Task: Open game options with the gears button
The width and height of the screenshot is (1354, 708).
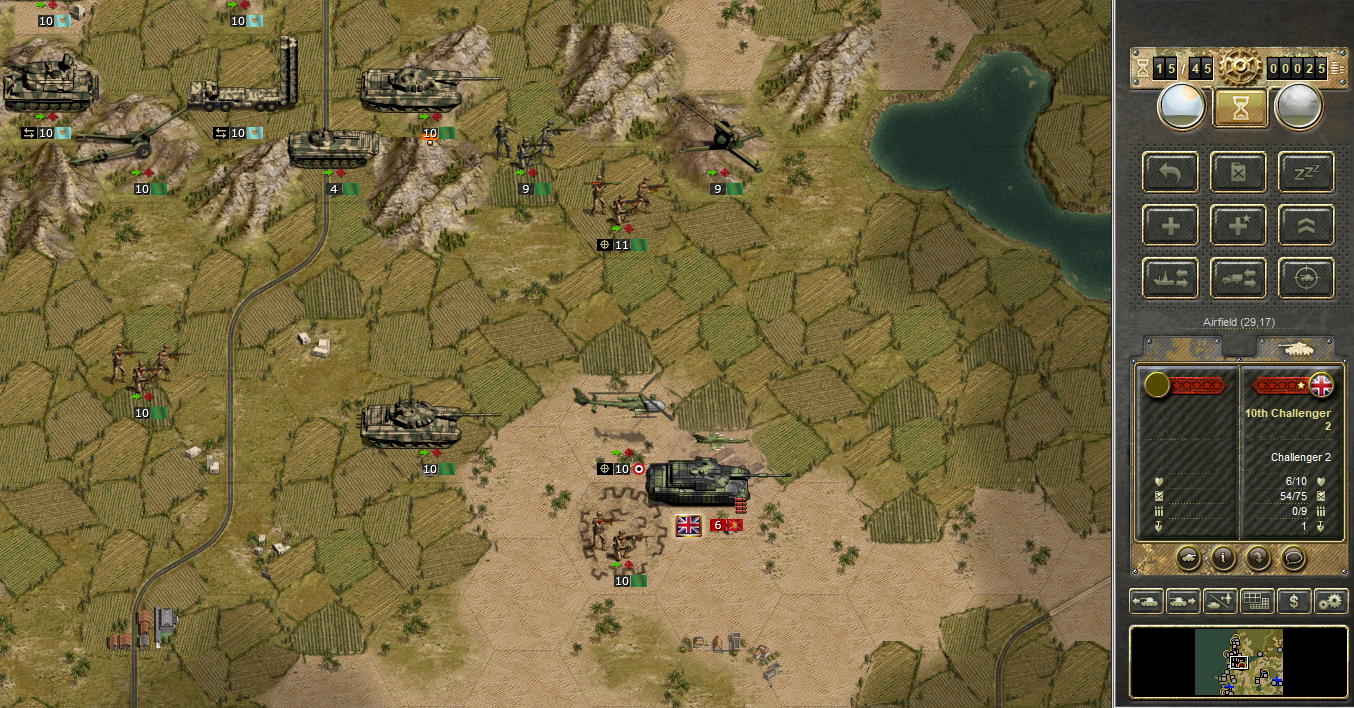Action: pyautogui.click(x=1331, y=601)
